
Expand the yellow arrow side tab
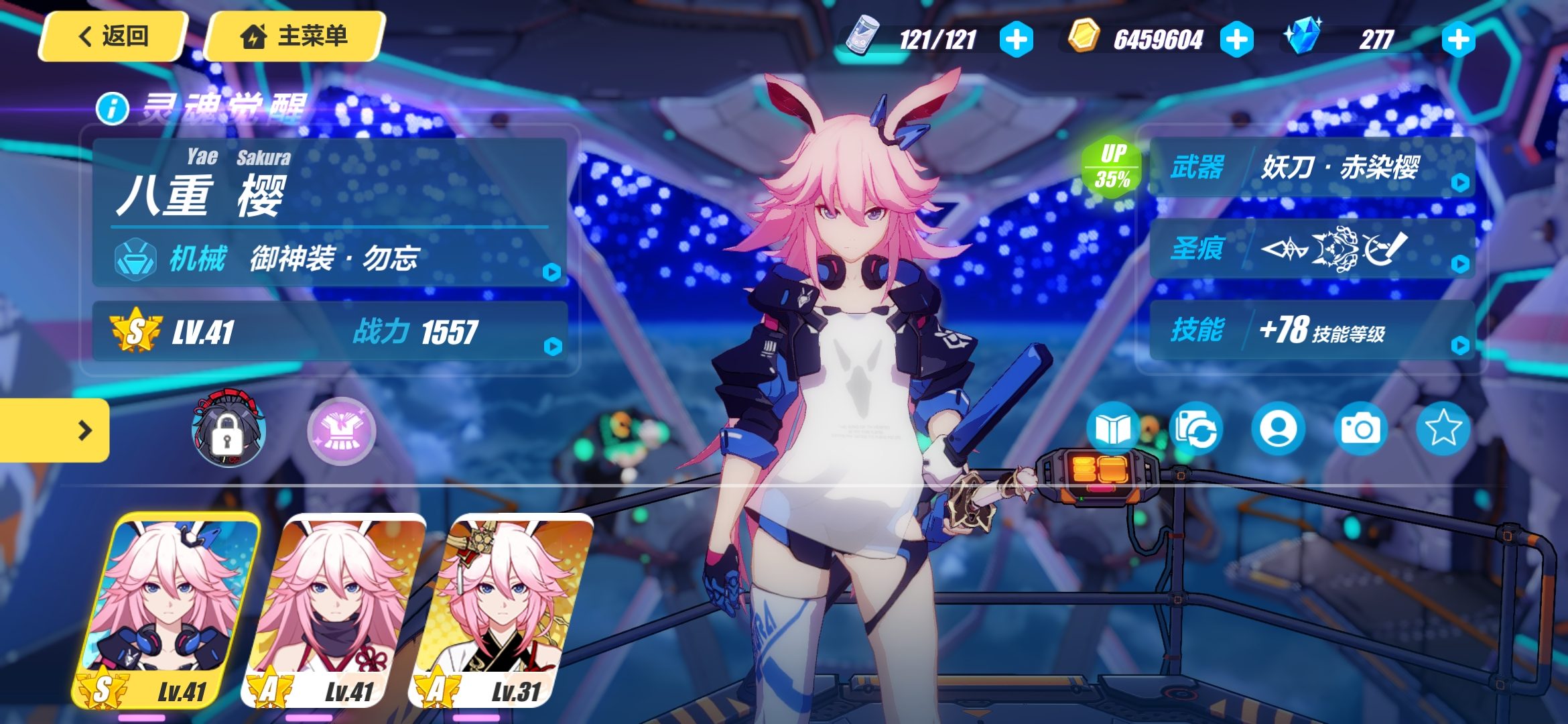[55, 430]
